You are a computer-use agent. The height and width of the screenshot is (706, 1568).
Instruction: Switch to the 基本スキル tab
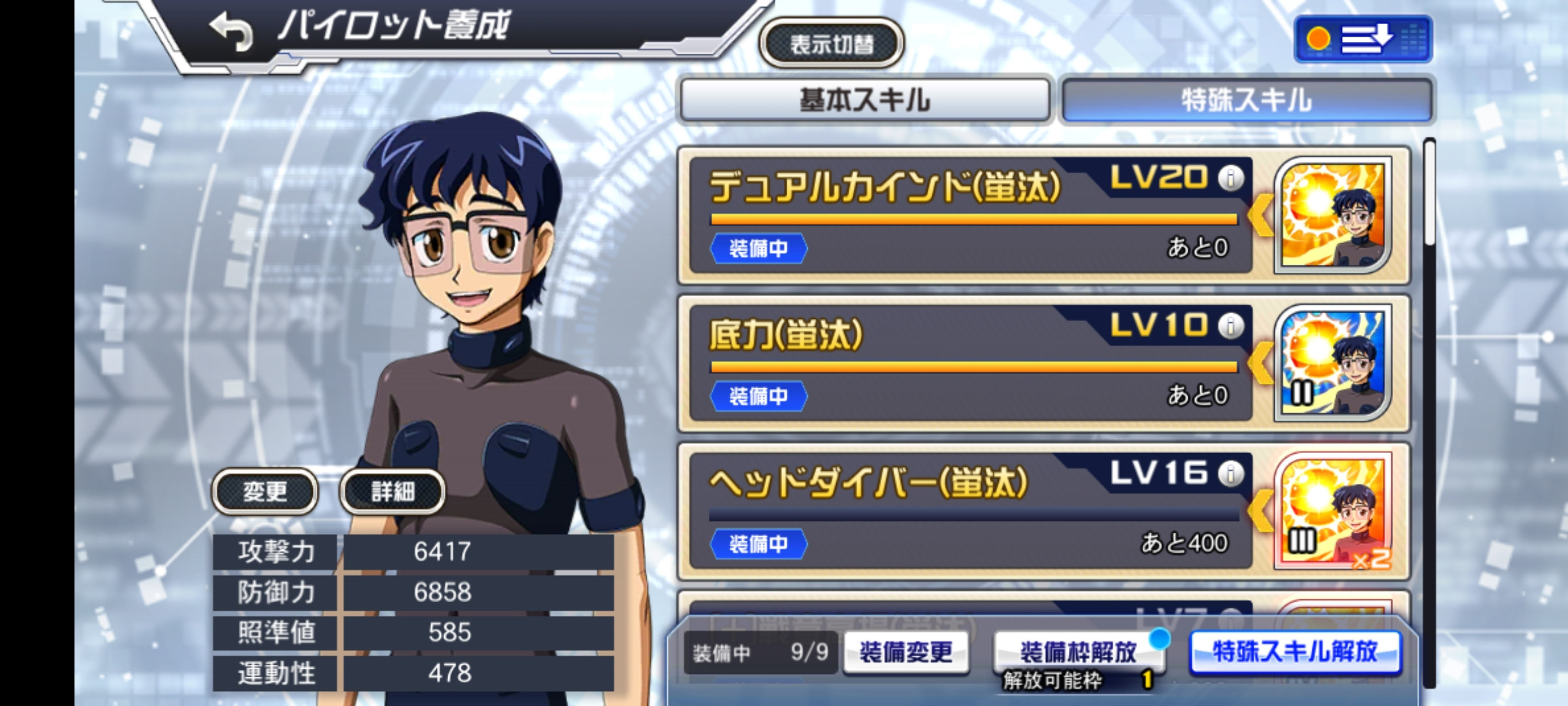click(864, 101)
